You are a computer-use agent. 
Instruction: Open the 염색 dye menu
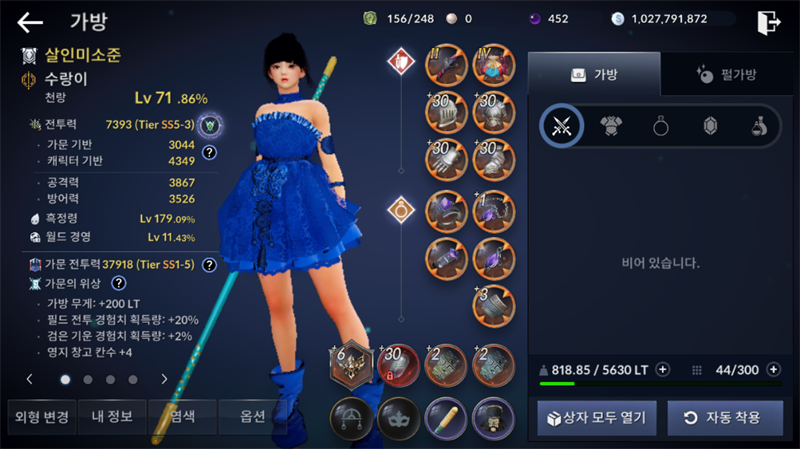click(x=181, y=417)
